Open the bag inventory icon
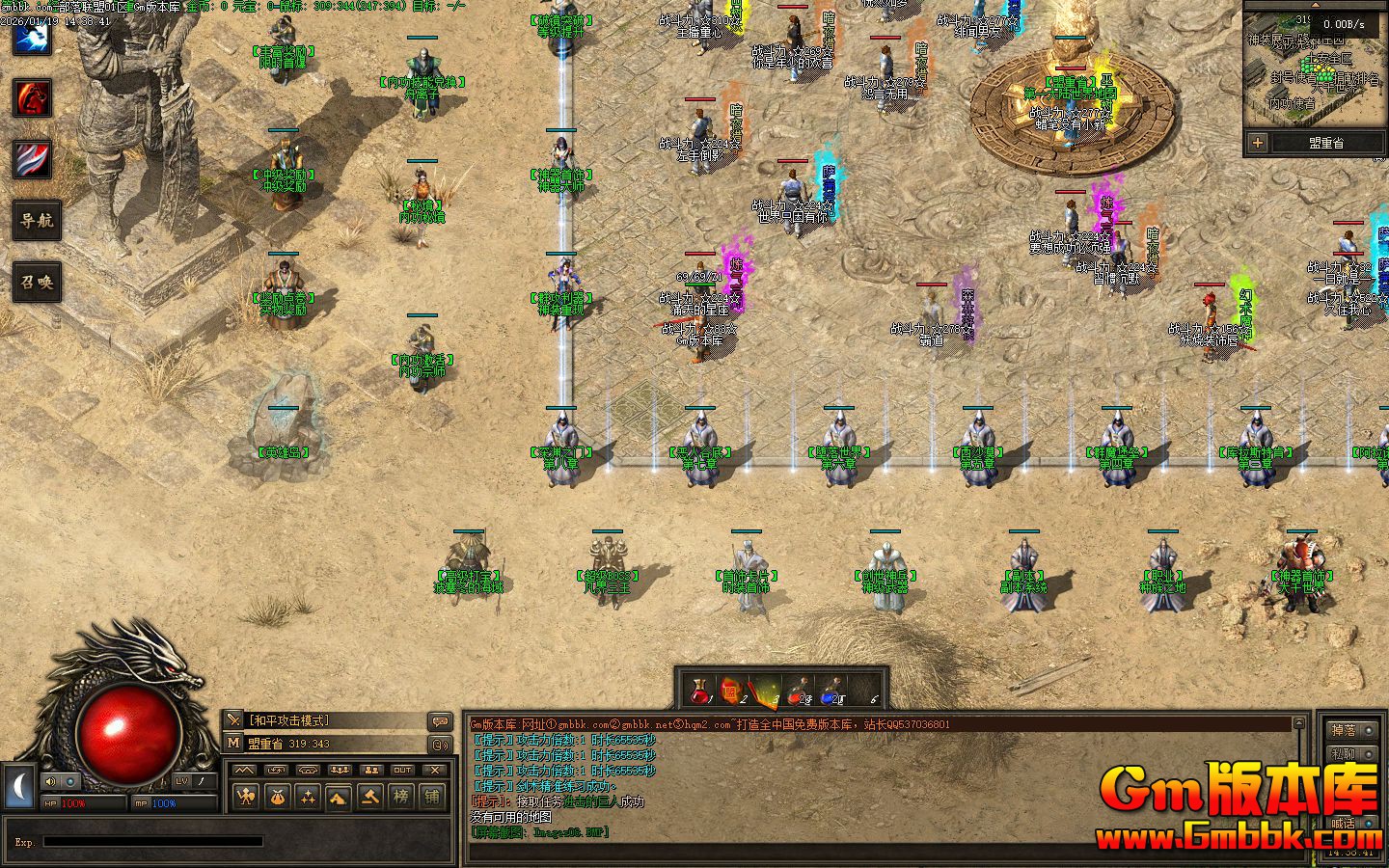1389x868 pixels. click(278, 797)
